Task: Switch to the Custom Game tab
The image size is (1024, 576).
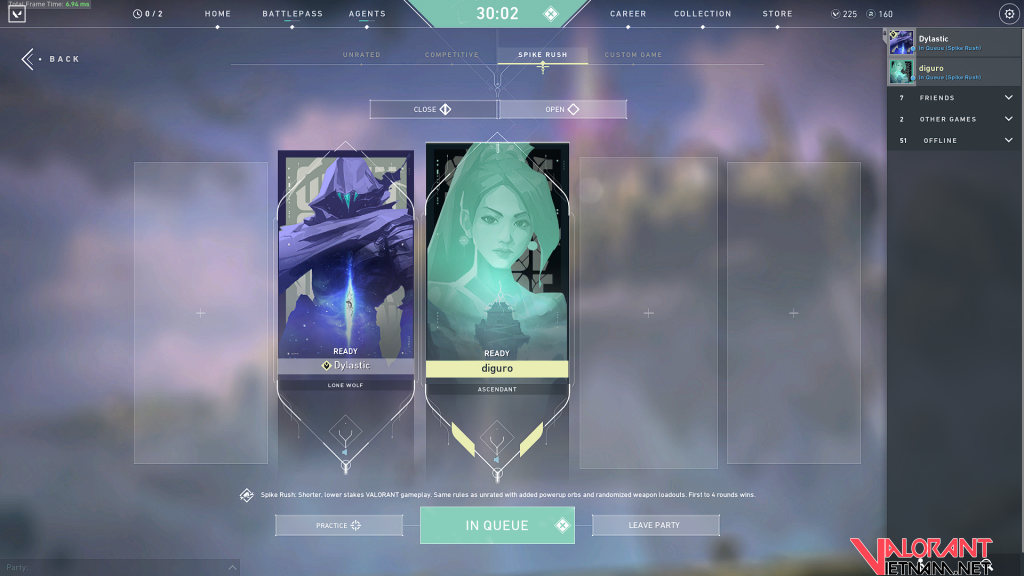Action: [633, 55]
